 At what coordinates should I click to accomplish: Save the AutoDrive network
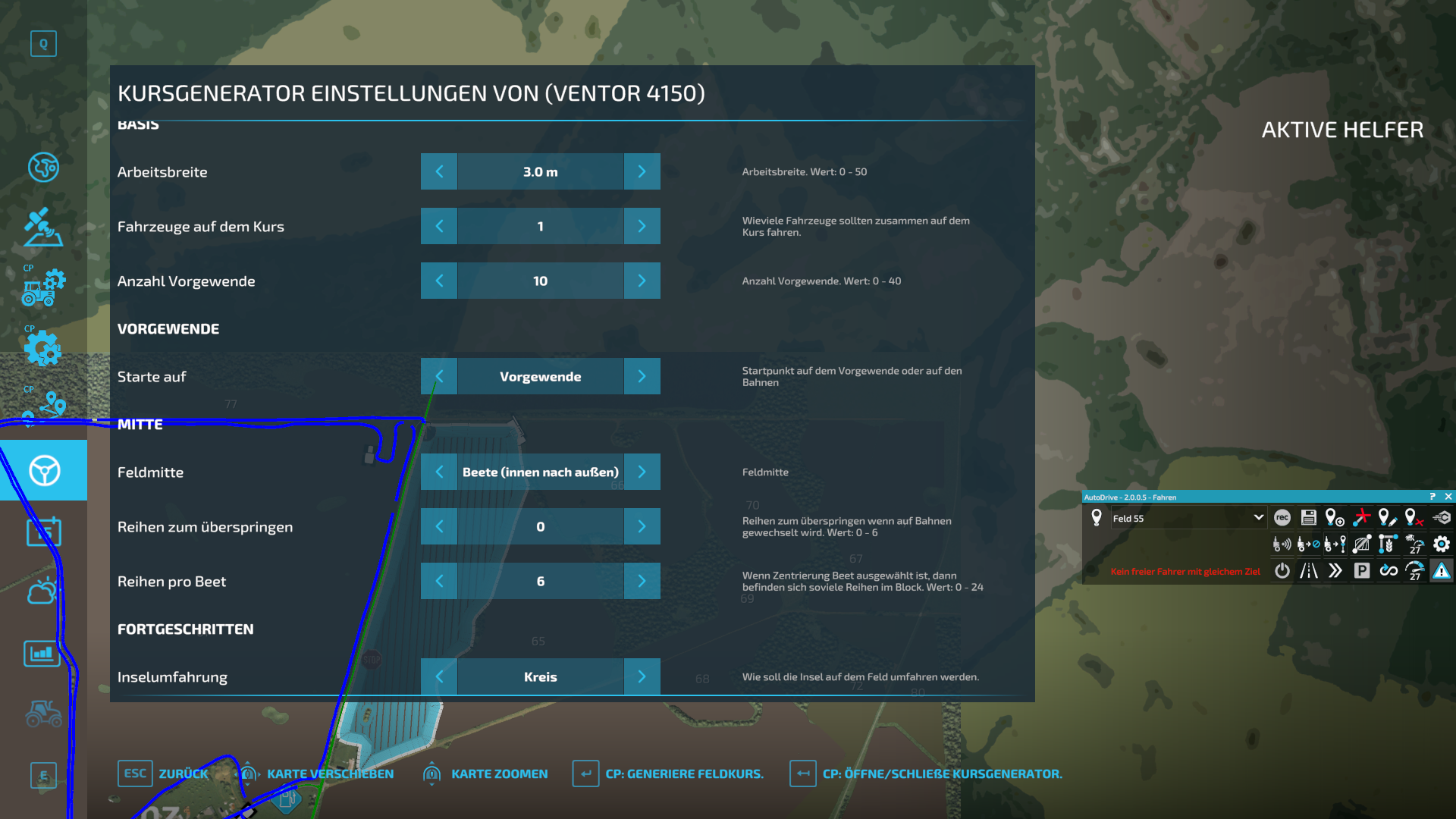tap(1309, 518)
